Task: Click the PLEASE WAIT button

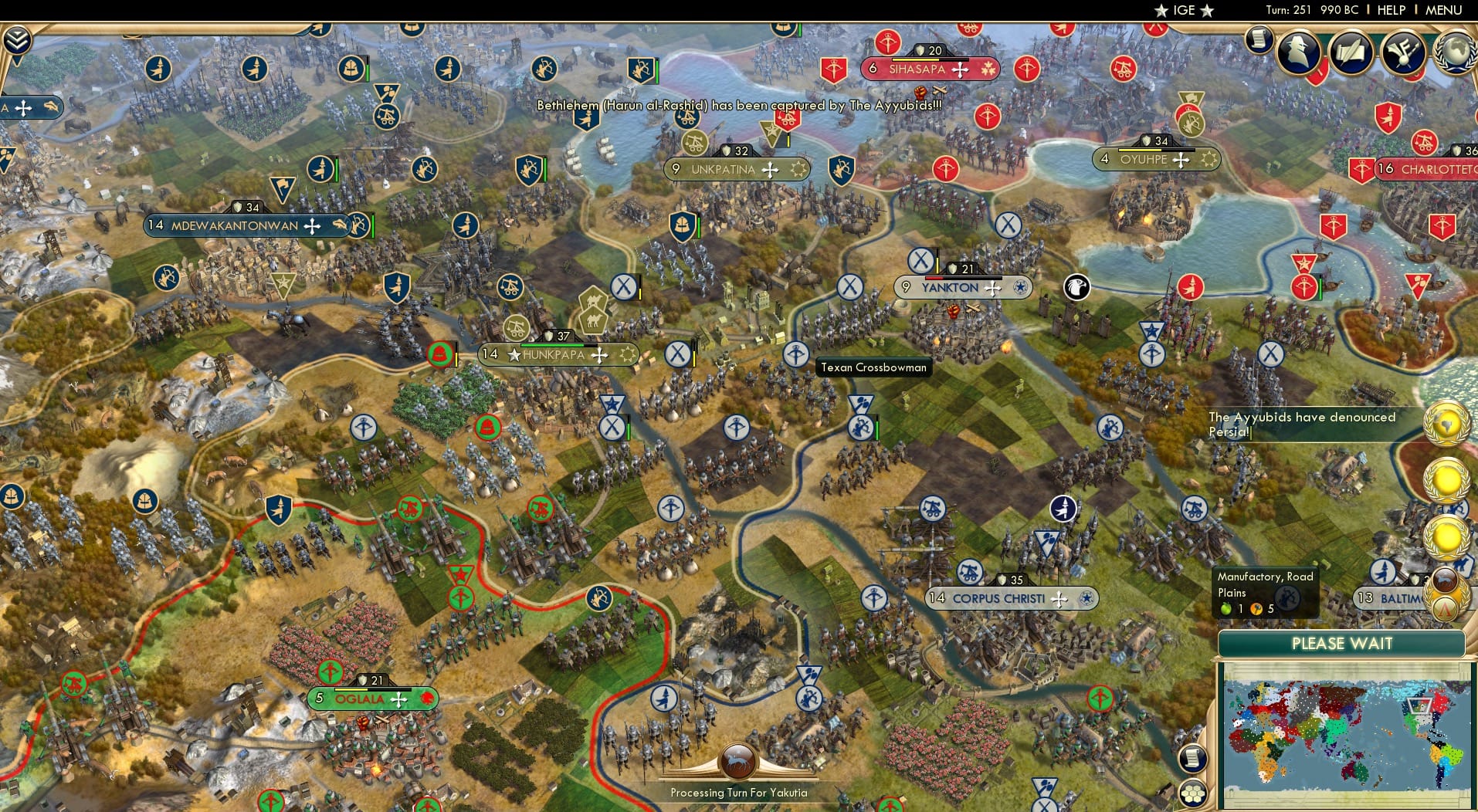Action: [1342, 643]
